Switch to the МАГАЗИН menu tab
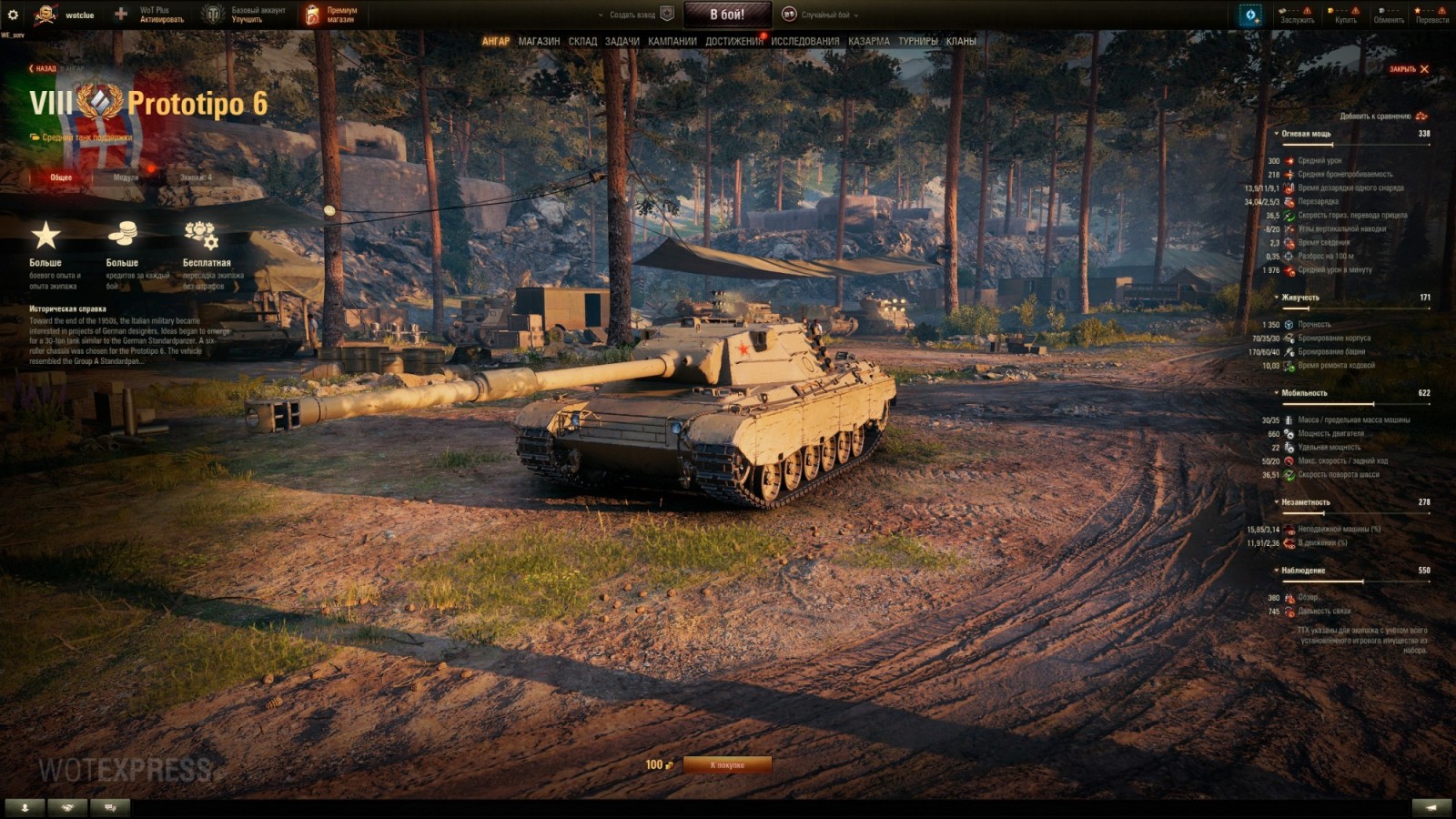This screenshot has width=1456, height=819. [x=539, y=40]
